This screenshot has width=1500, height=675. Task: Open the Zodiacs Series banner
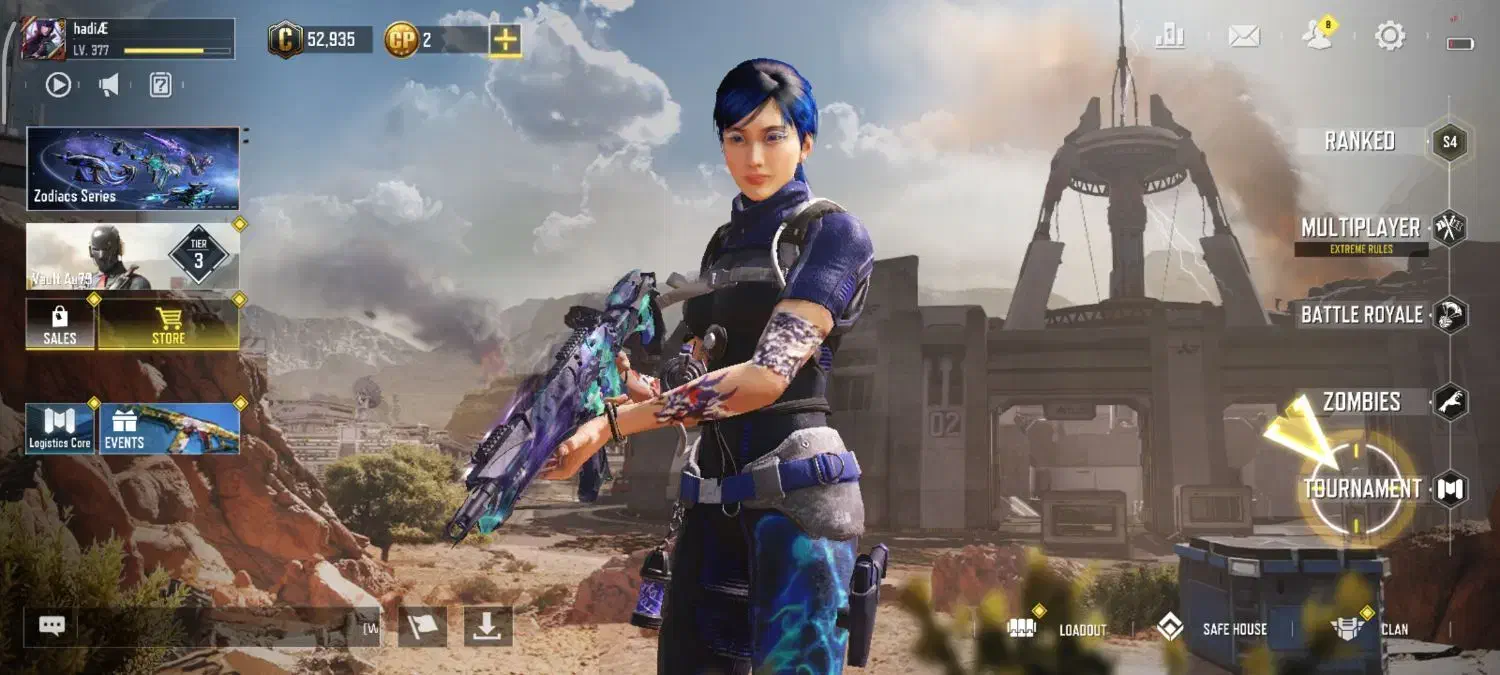(133, 168)
